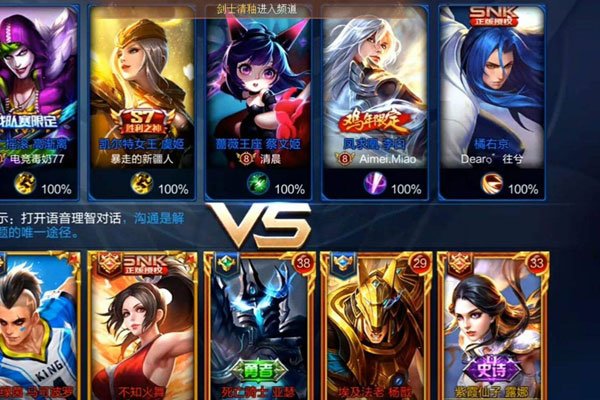Select the 埃及法老 杨戬 card
The image size is (600, 400).
point(377,325)
